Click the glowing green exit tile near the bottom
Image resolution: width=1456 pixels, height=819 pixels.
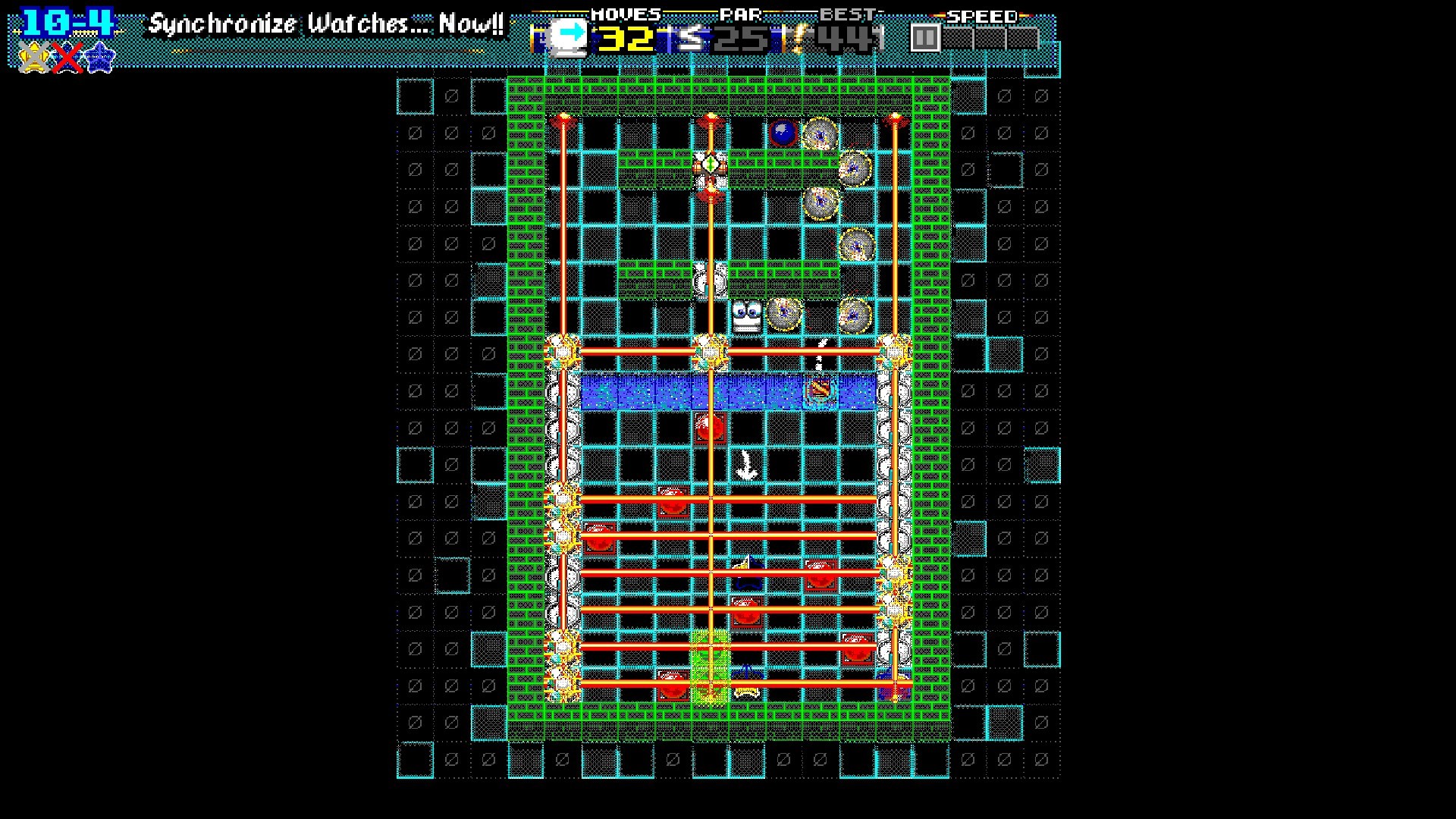coord(710,665)
